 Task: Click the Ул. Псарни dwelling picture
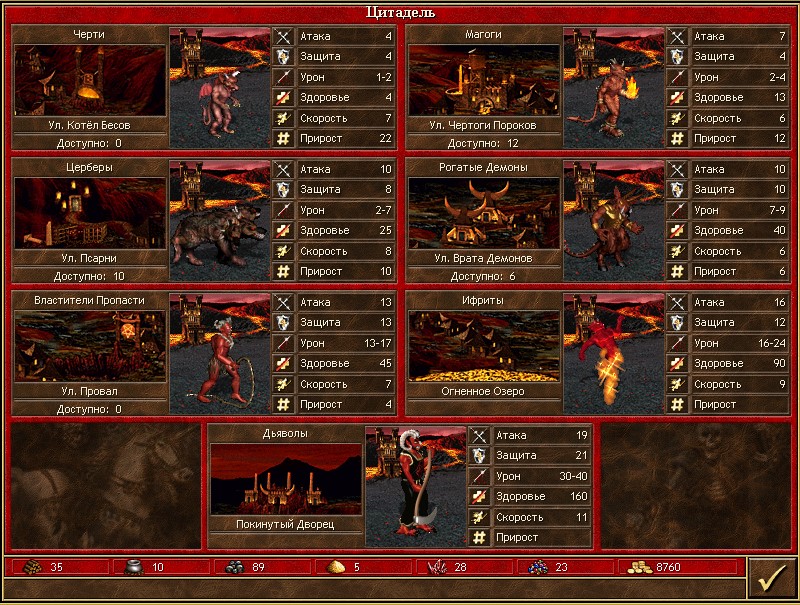90,213
